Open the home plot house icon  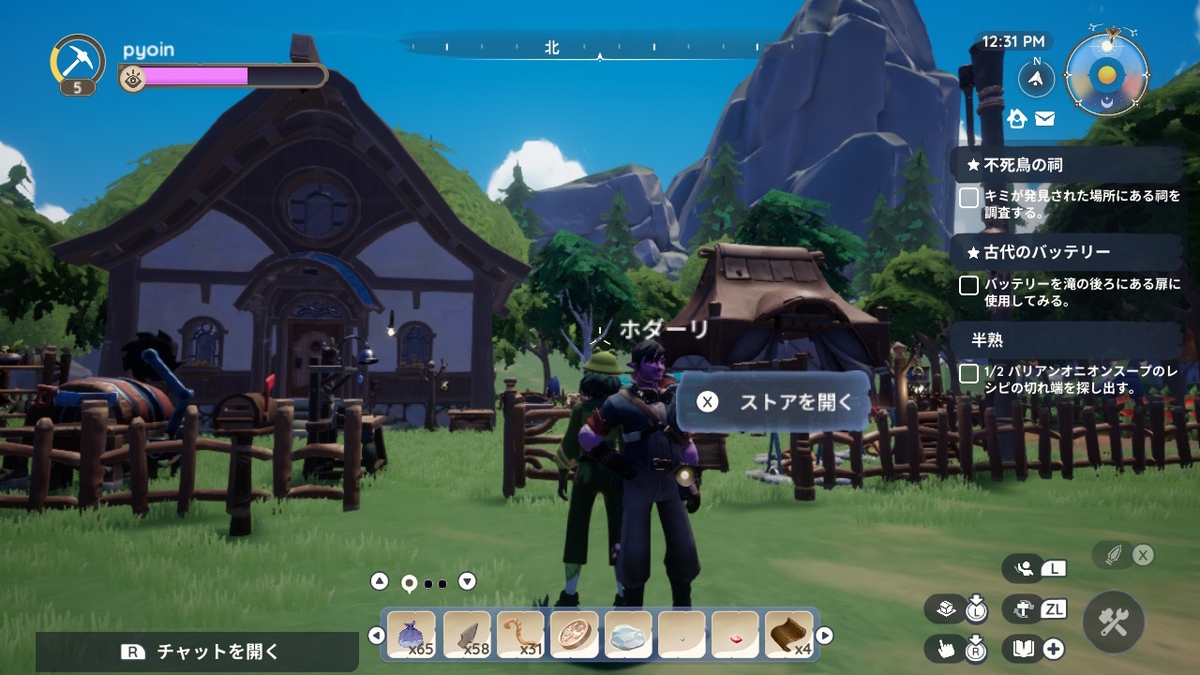[1018, 119]
